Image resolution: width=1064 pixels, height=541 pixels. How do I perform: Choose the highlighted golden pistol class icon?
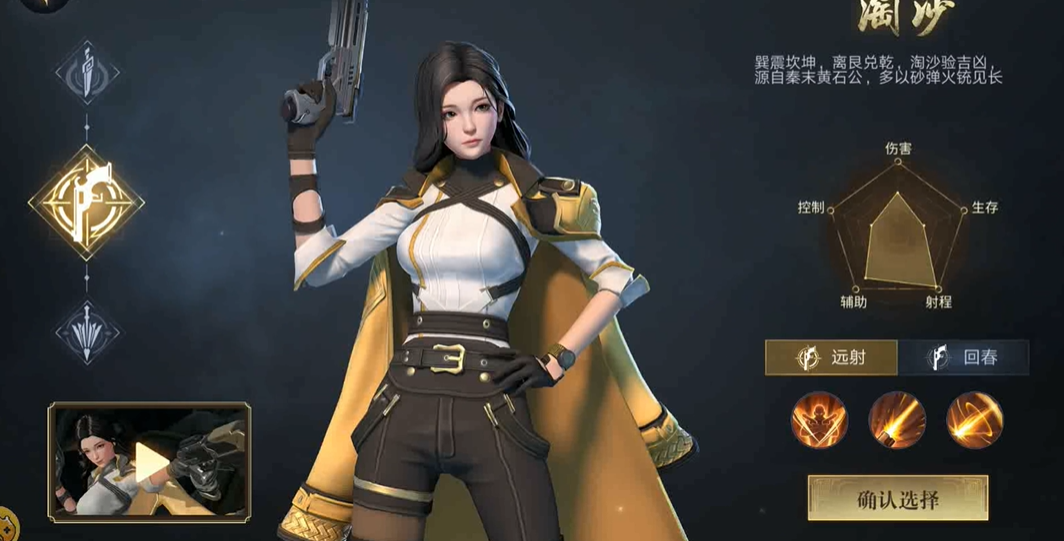(x=86, y=202)
